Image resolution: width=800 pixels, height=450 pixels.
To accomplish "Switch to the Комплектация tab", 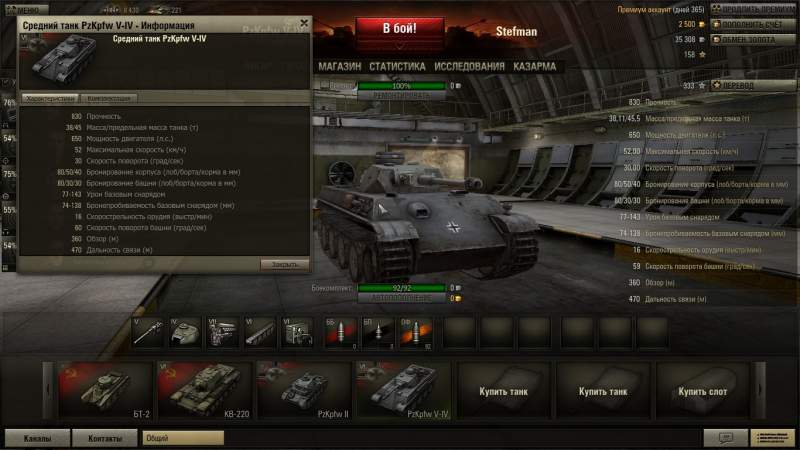I will pyautogui.click(x=107, y=99).
